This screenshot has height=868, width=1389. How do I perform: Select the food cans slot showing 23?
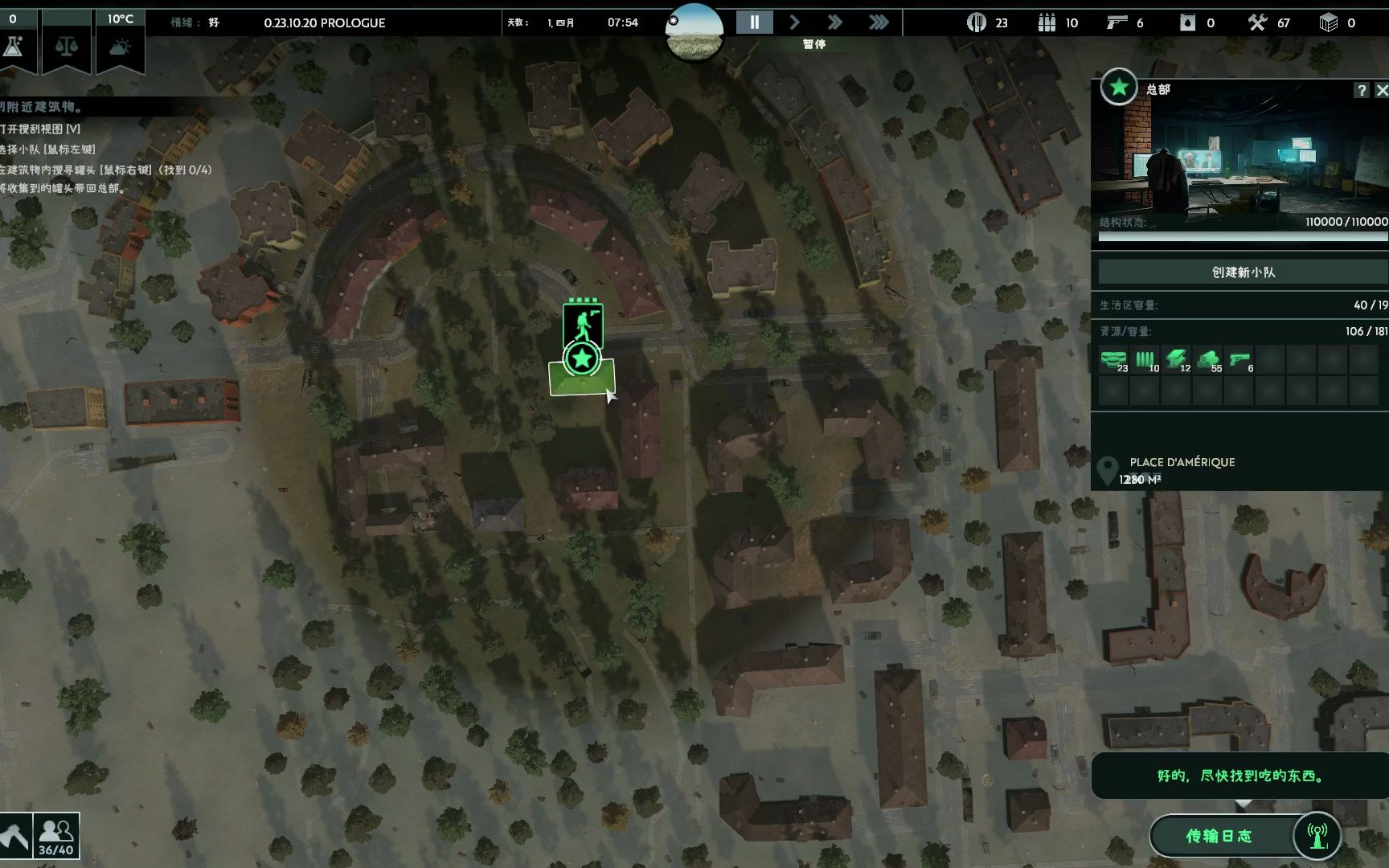click(1113, 359)
